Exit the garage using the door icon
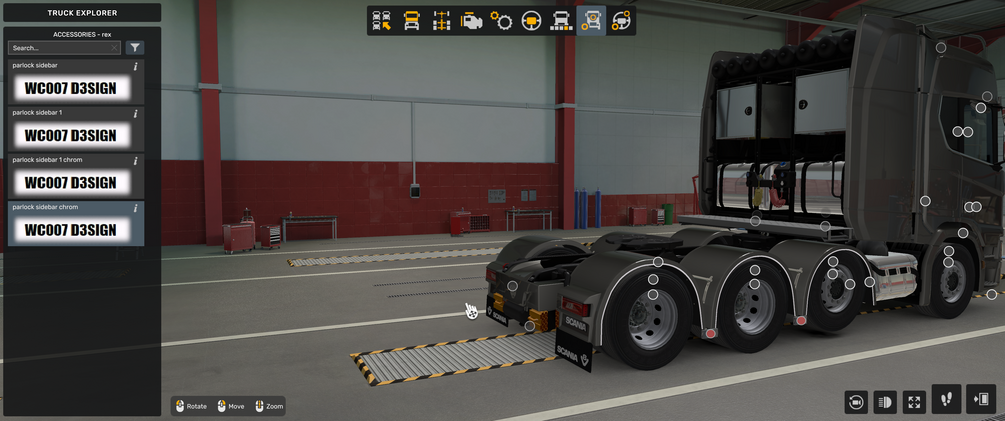The height and width of the screenshot is (421, 1005). point(981,400)
